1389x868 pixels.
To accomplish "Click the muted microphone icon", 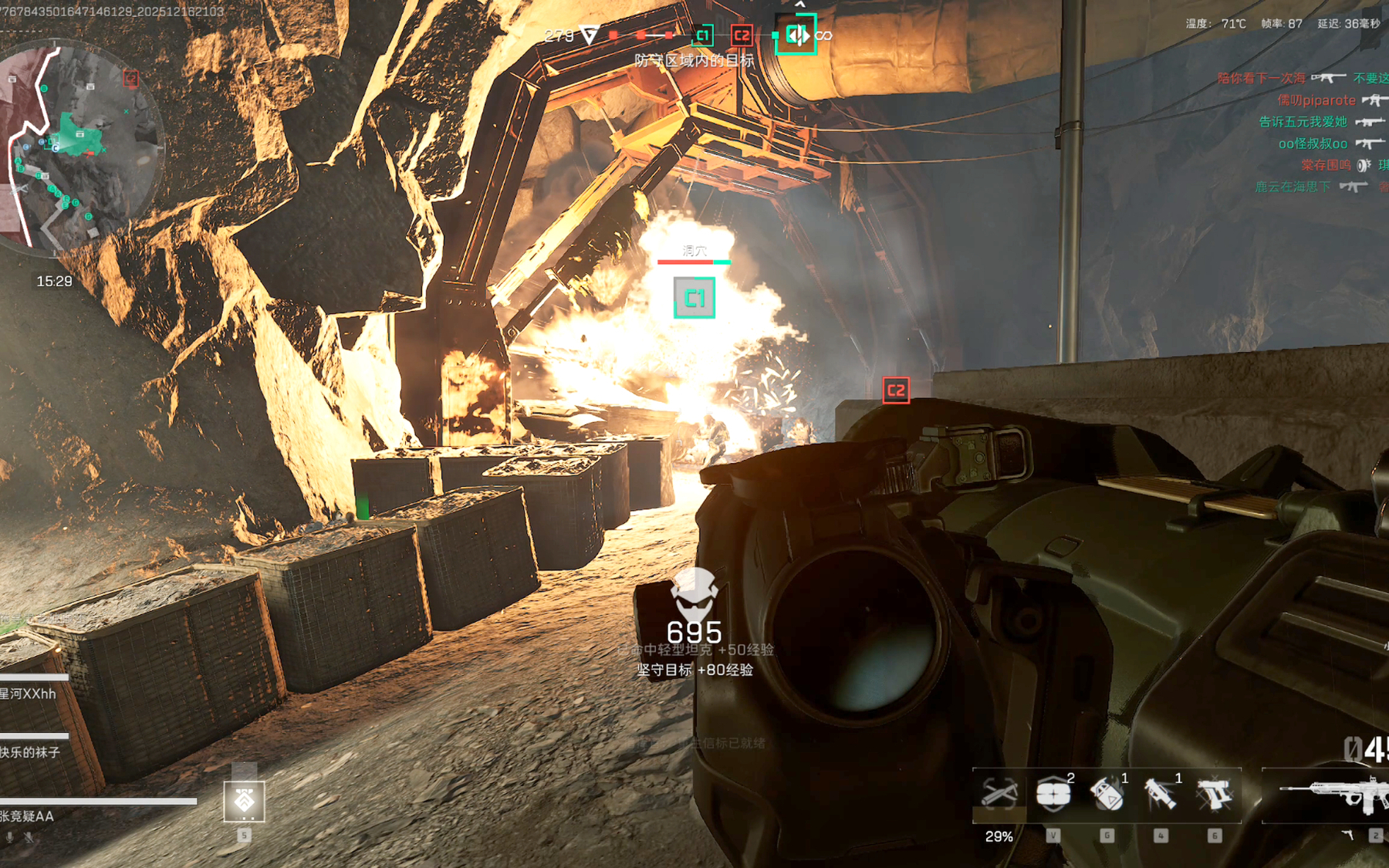I will pos(29,837).
